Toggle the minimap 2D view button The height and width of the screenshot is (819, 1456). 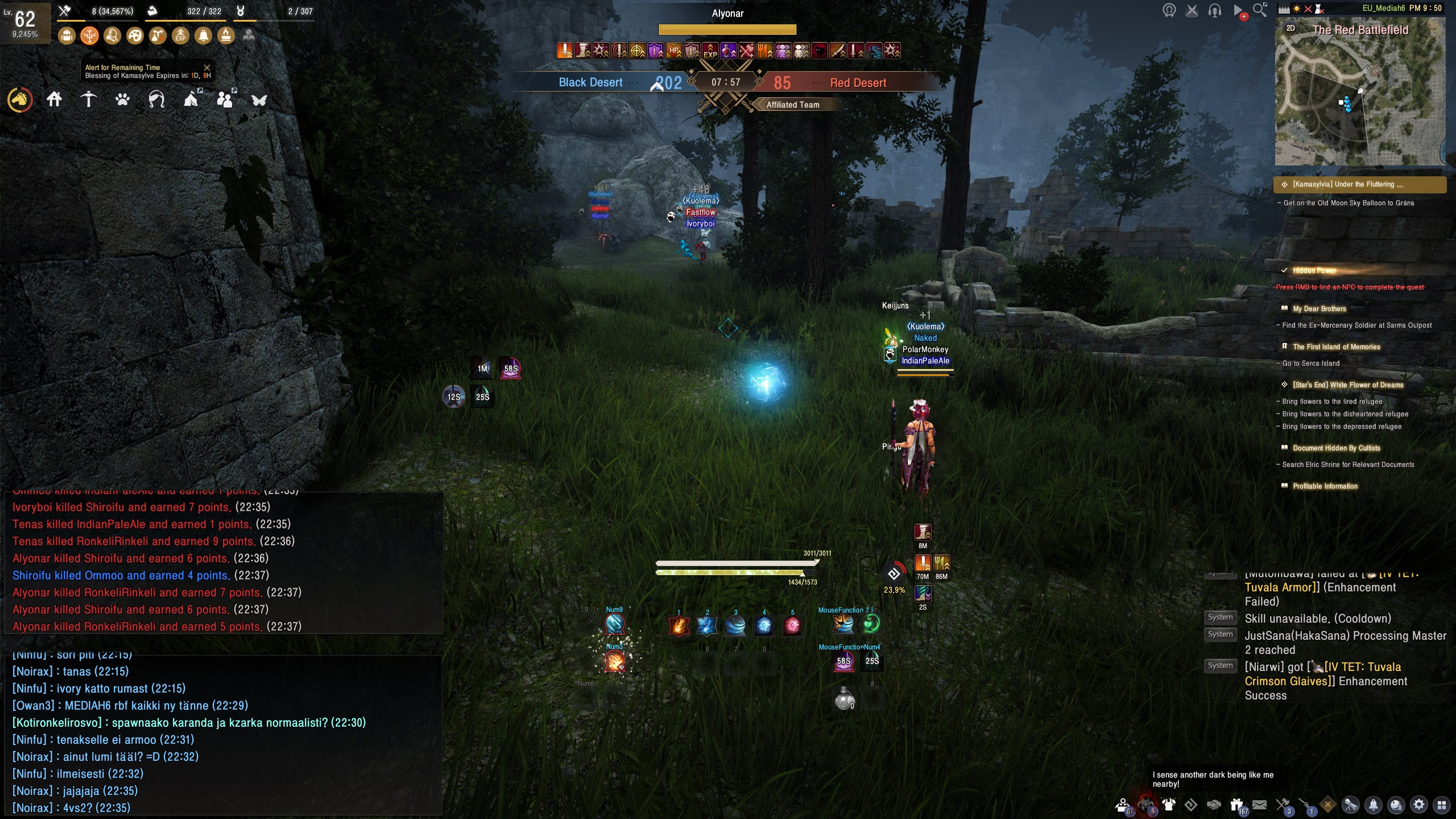(x=1290, y=28)
